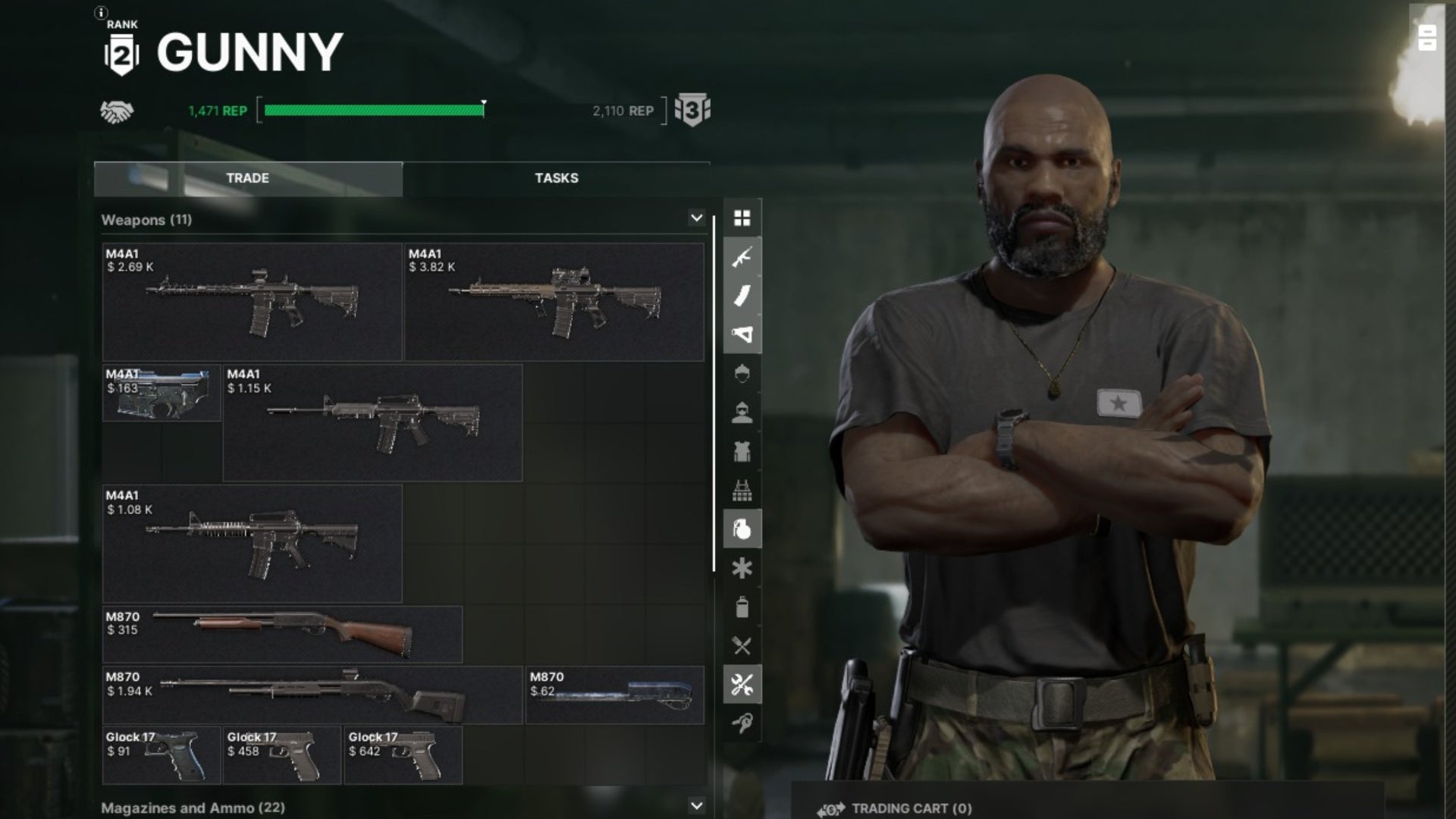Select the $62 M870 part
1456x819 pixels.
(x=614, y=695)
